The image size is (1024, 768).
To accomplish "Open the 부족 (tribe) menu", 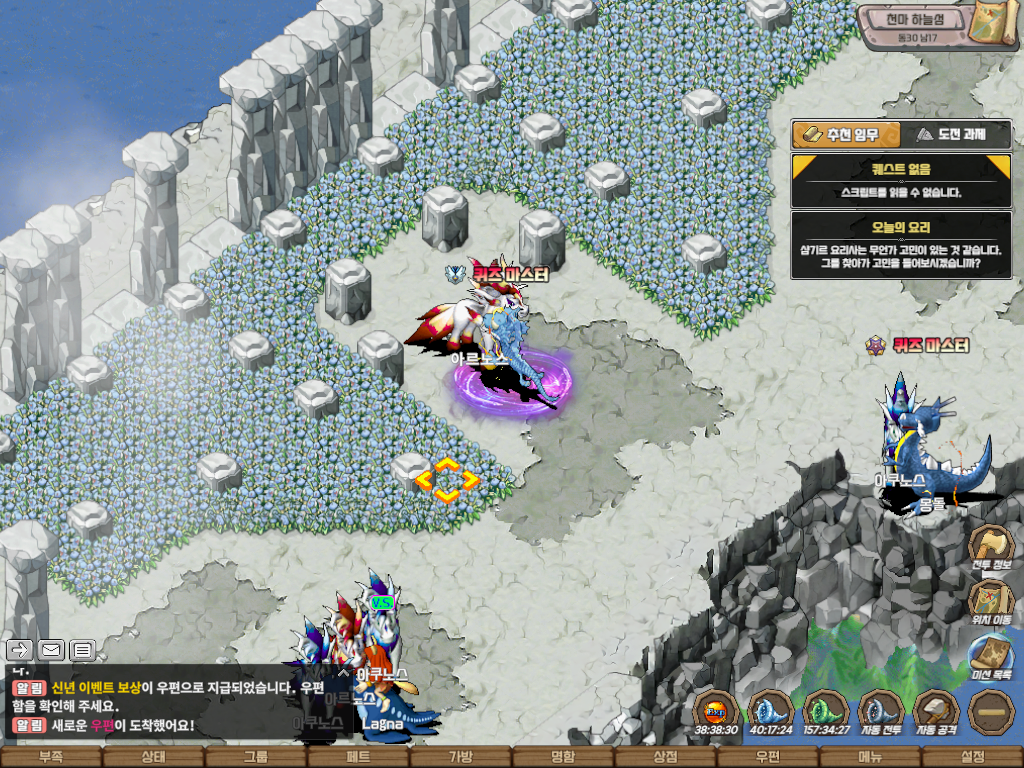I will click(x=50, y=757).
